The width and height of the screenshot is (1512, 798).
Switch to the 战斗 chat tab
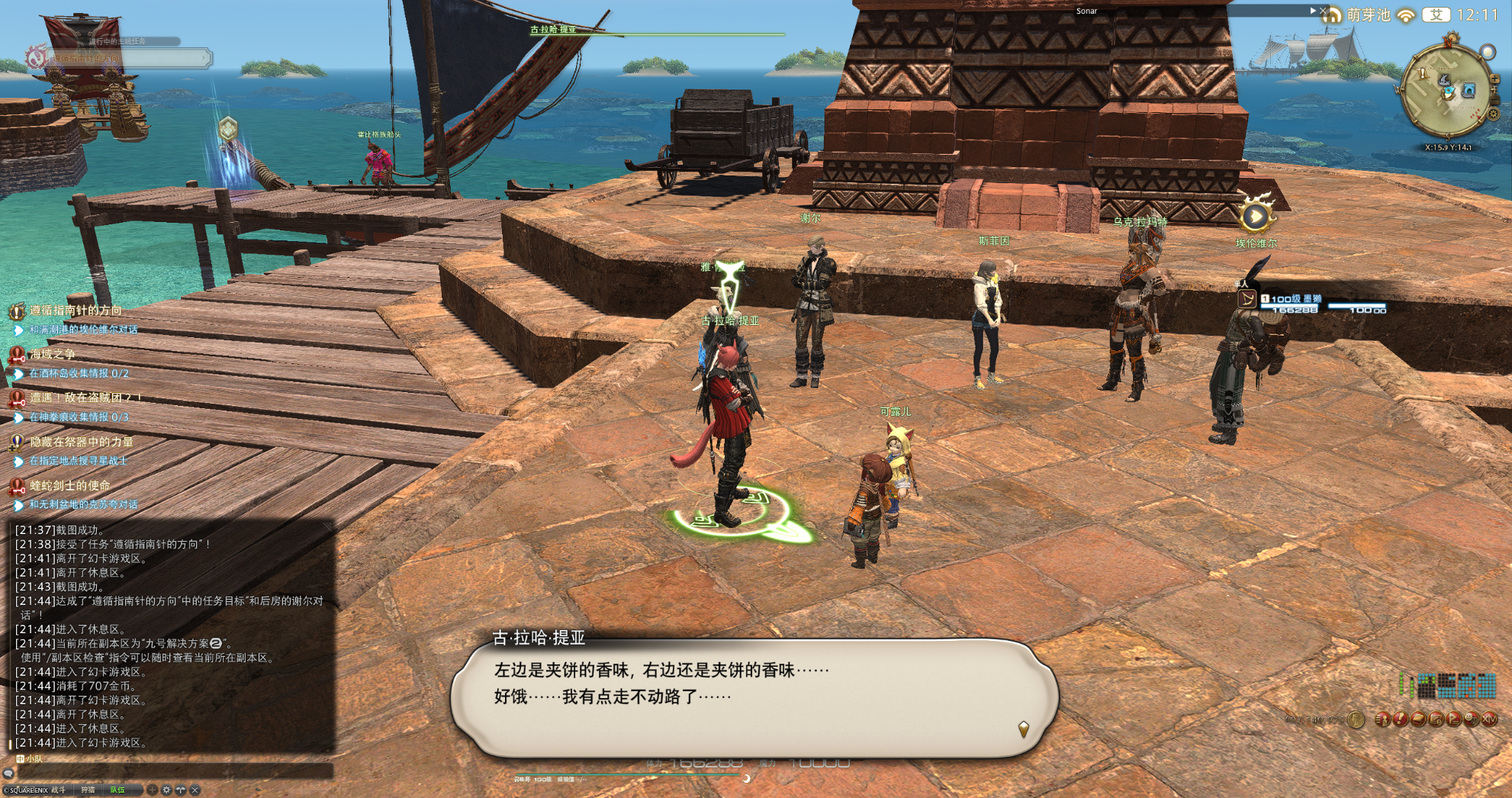58,790
